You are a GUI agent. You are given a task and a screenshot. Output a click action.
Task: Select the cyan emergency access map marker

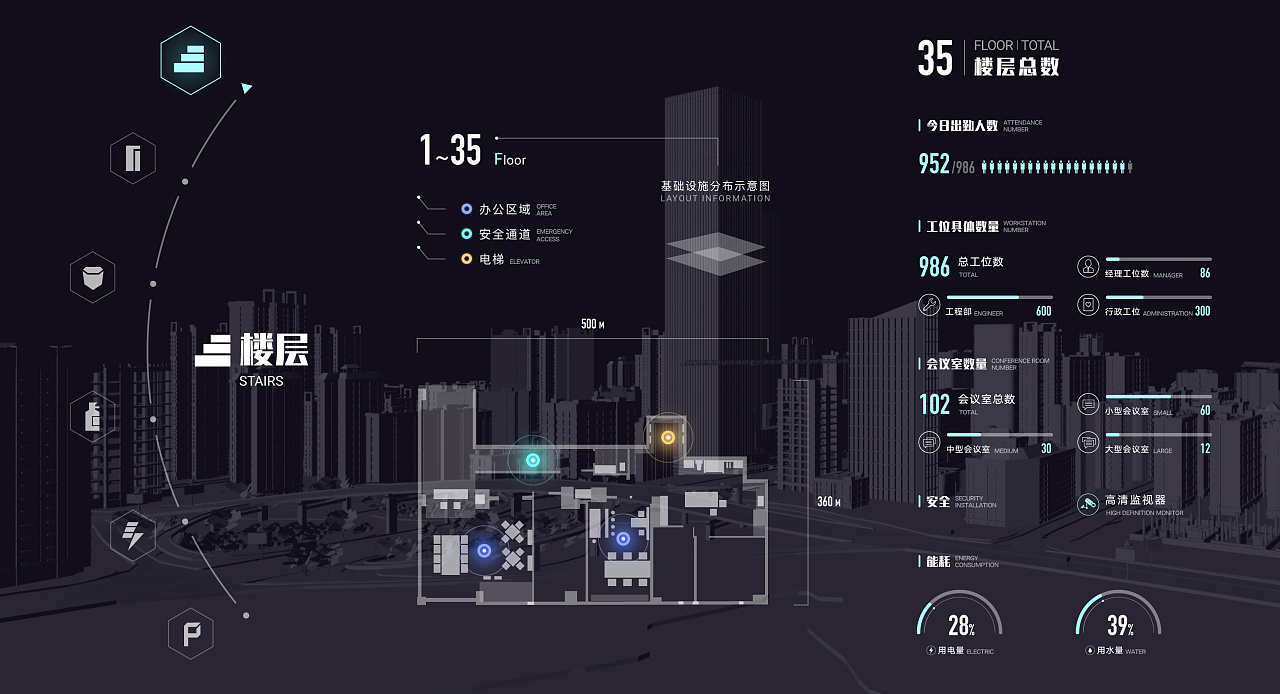pyautogui.click(x=533, y=460)
